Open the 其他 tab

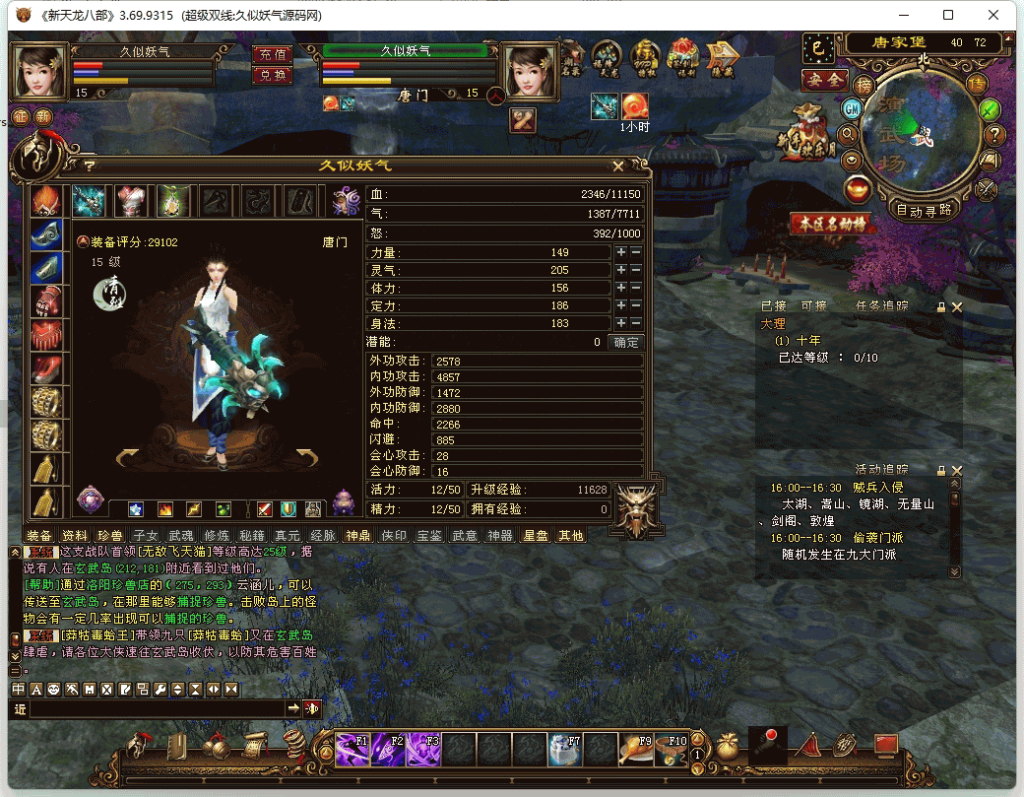coord(571,536)
